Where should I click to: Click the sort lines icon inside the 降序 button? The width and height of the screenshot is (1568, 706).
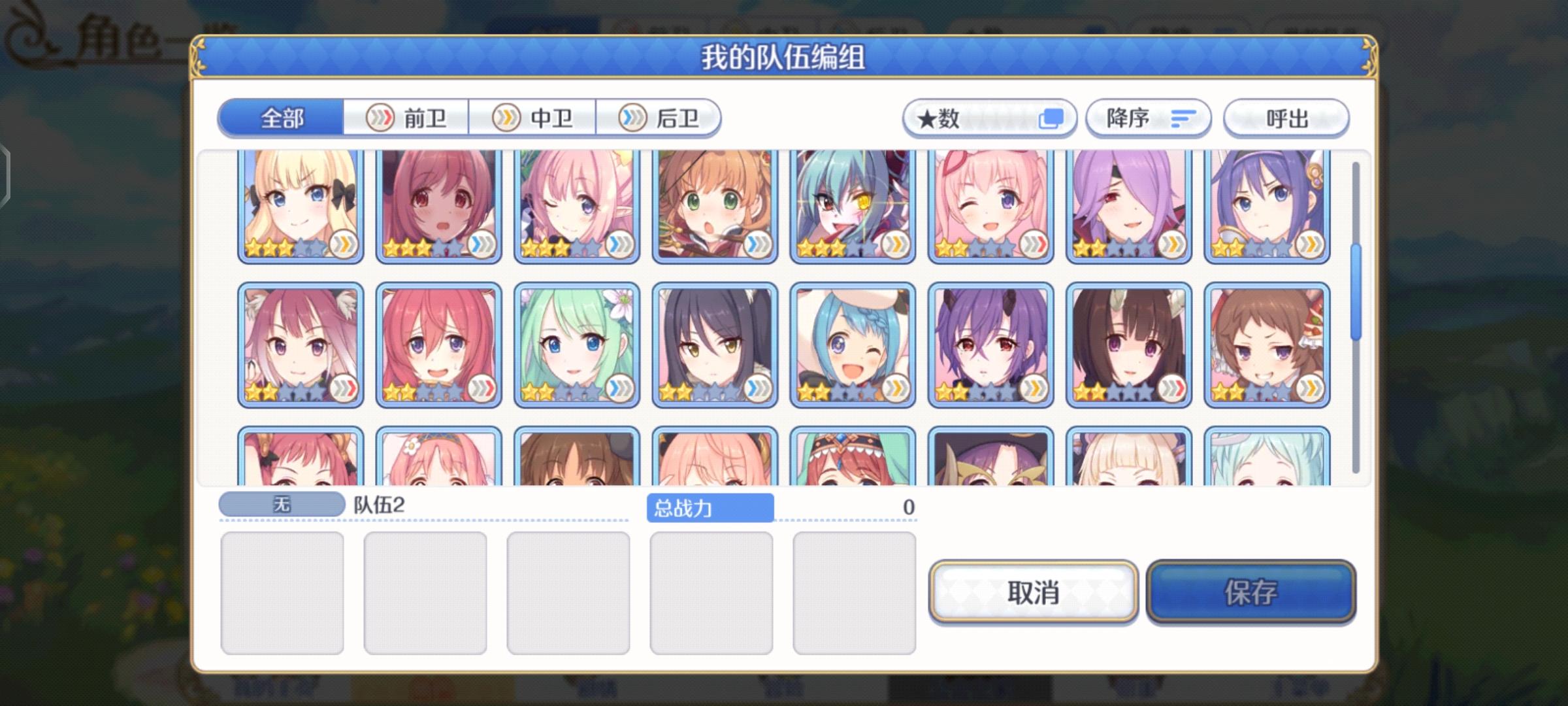click(x=1184, y=118)
